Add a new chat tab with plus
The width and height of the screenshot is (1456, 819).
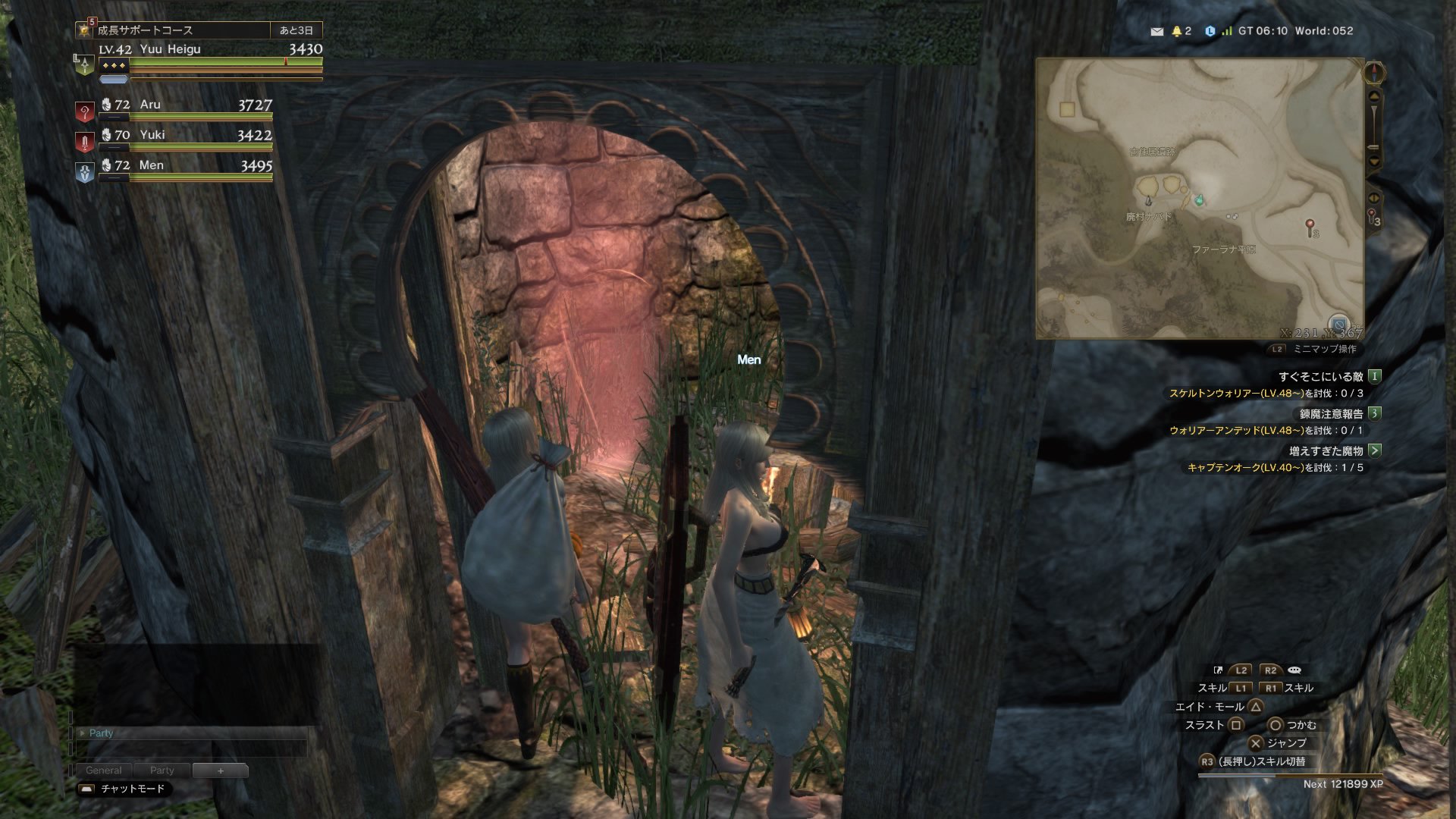(220, 770)
